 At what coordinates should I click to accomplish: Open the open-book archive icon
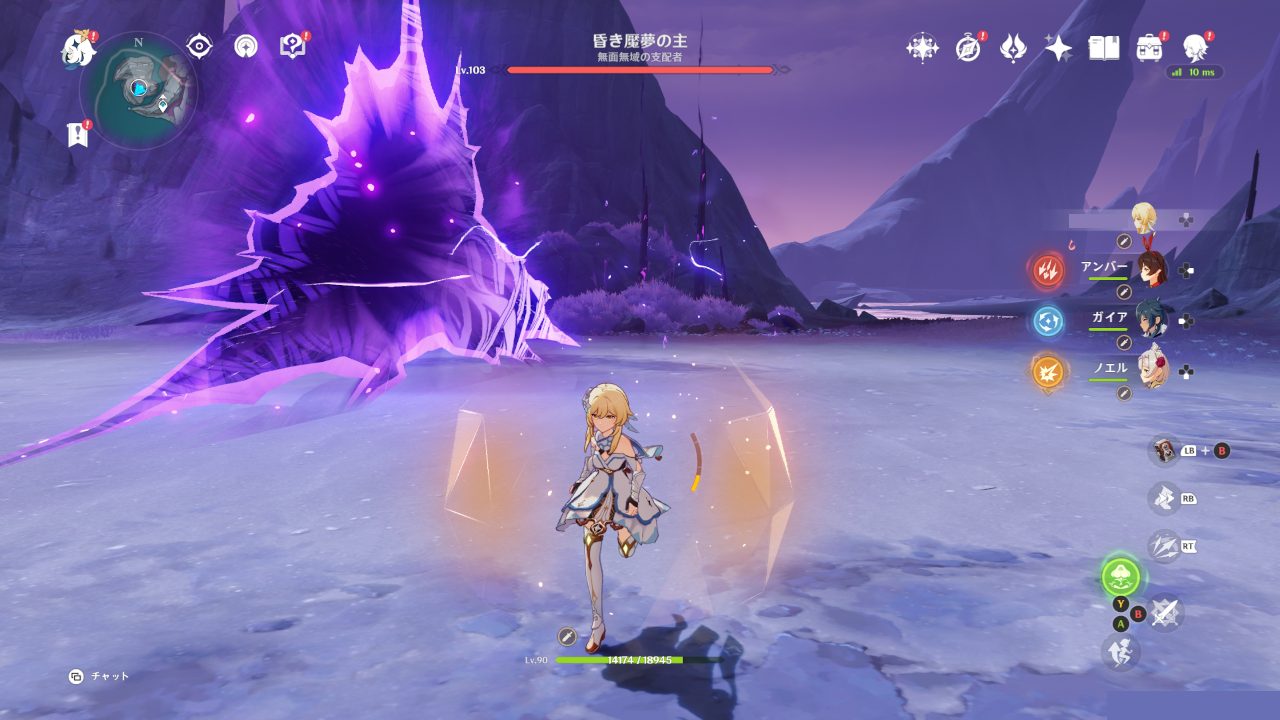point(1103,48)
